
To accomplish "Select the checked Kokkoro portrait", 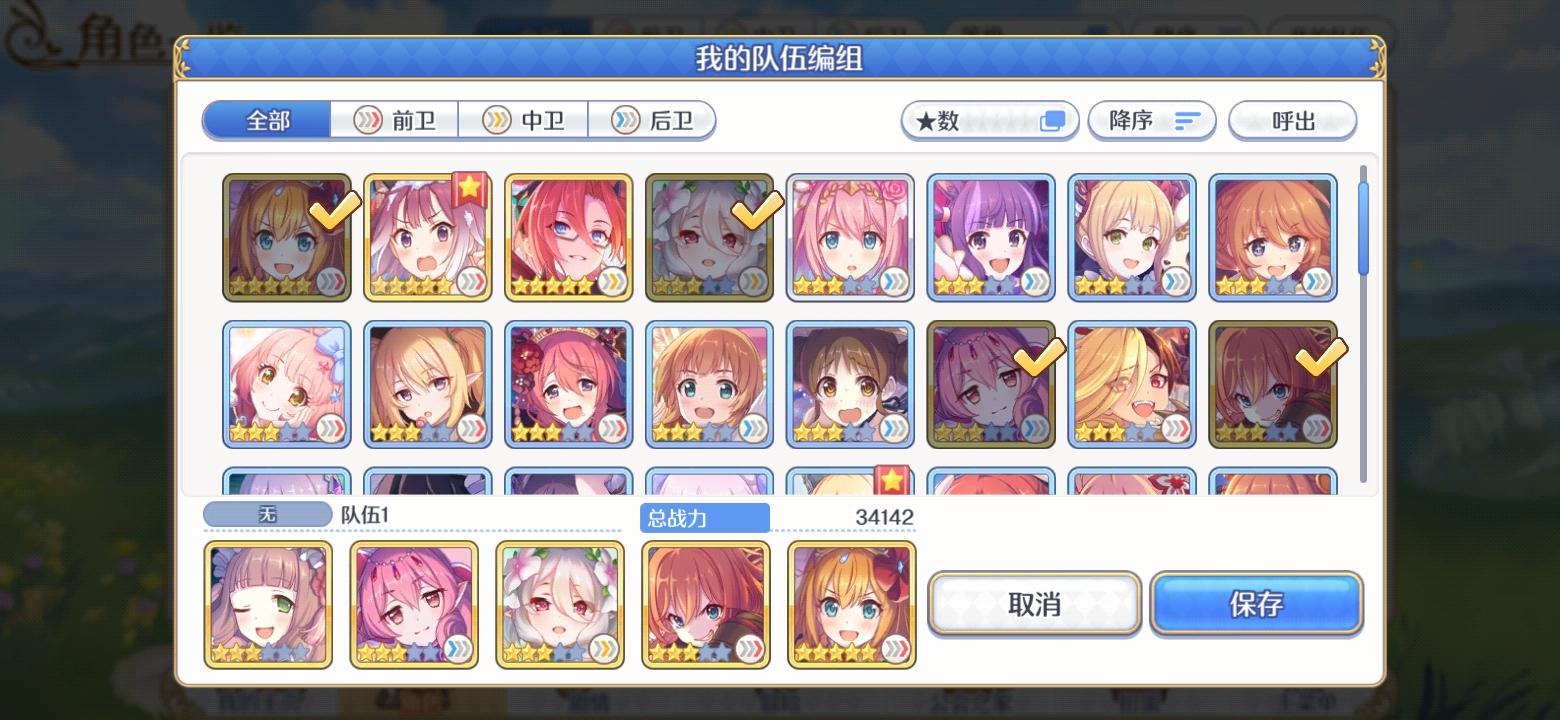I will pos(709,238).
